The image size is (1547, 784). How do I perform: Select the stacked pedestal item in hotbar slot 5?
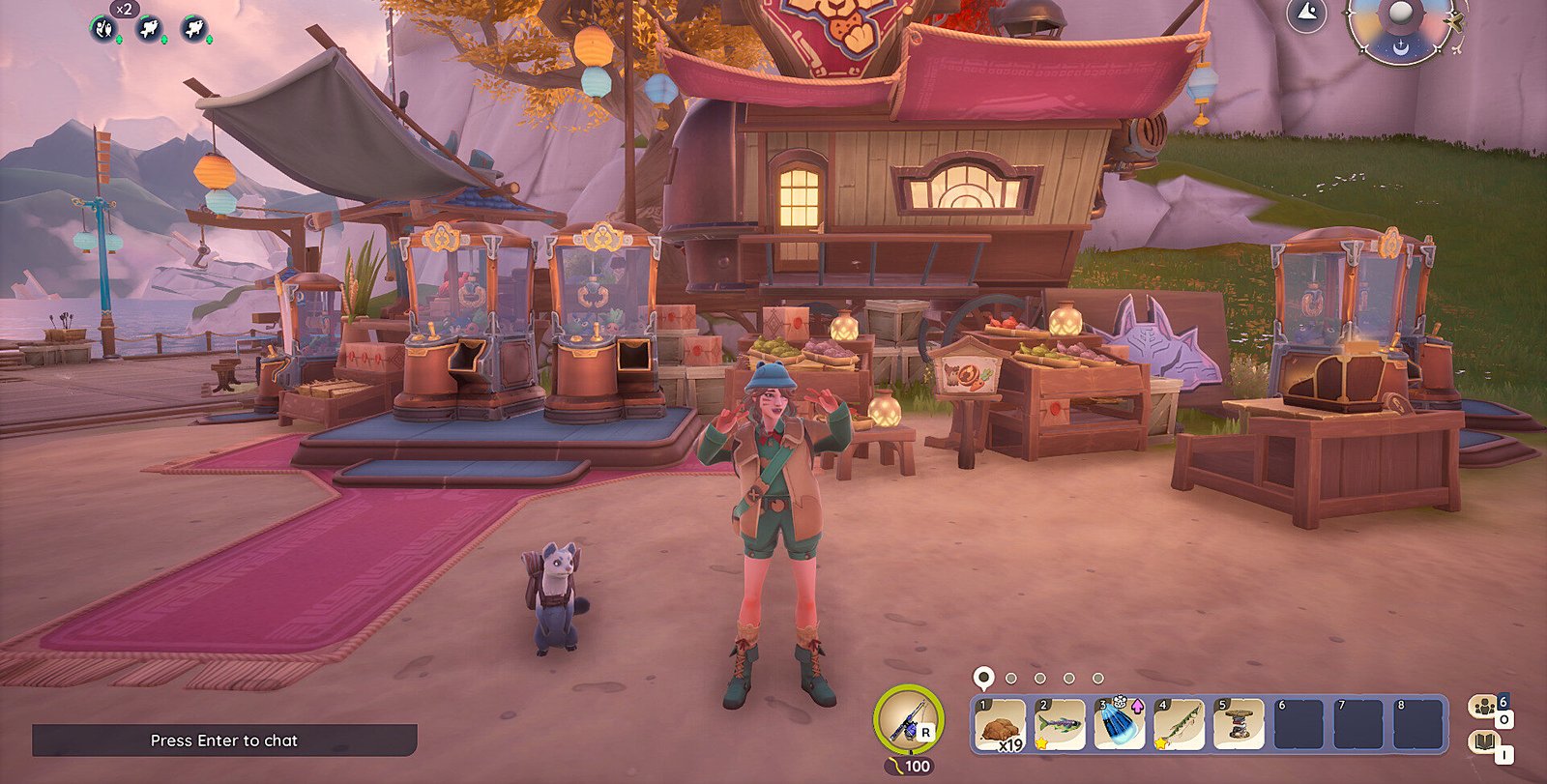pyautogui.click(x=1240, y=724)
